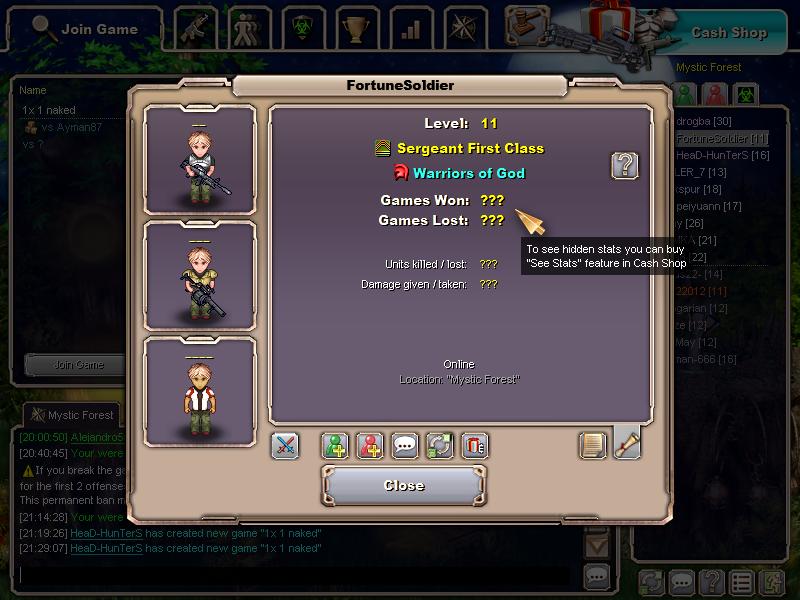Open private chat with speech bubble button

pos(405,445)
